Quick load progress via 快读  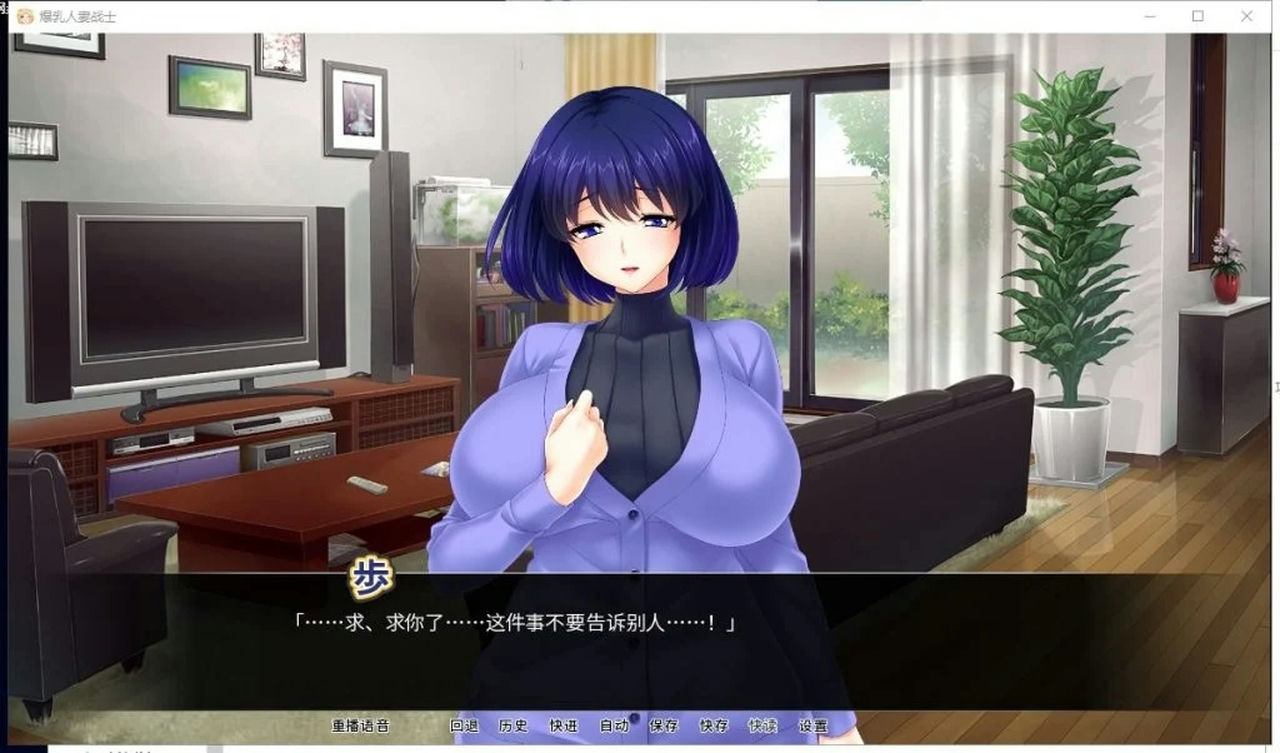click(x=762, y=727)
